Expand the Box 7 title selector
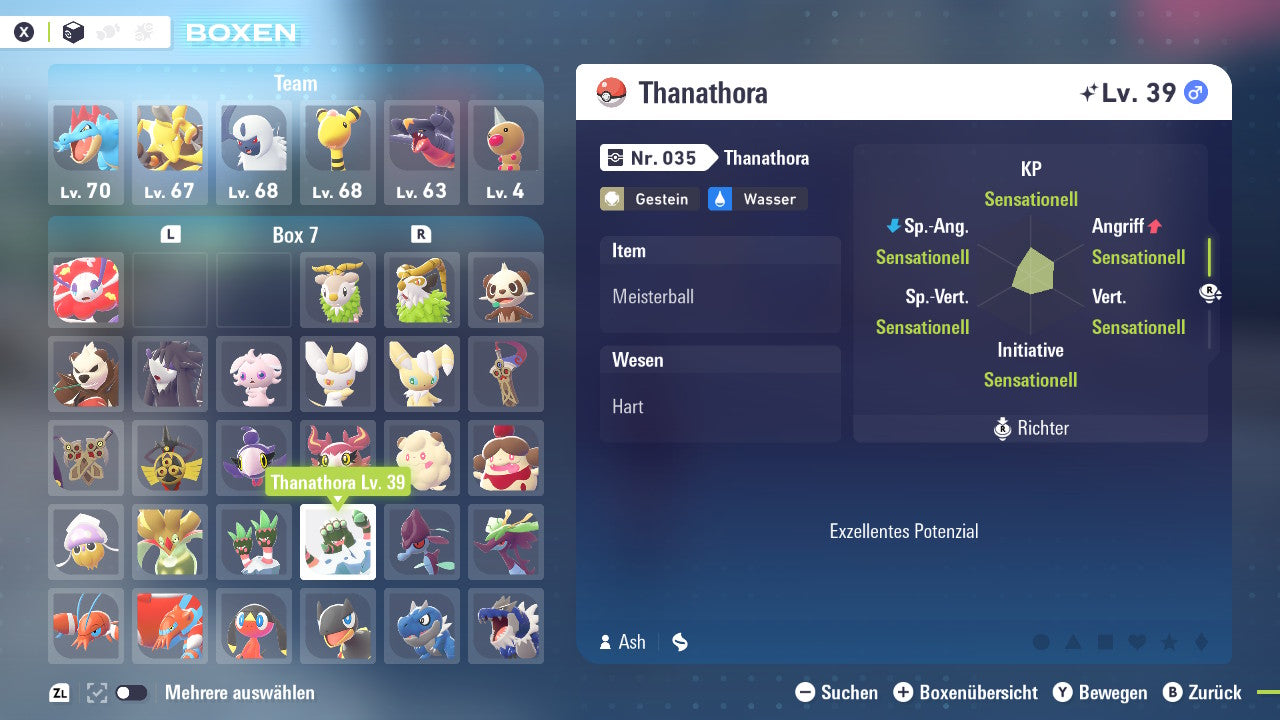 (x=295, y=234)
